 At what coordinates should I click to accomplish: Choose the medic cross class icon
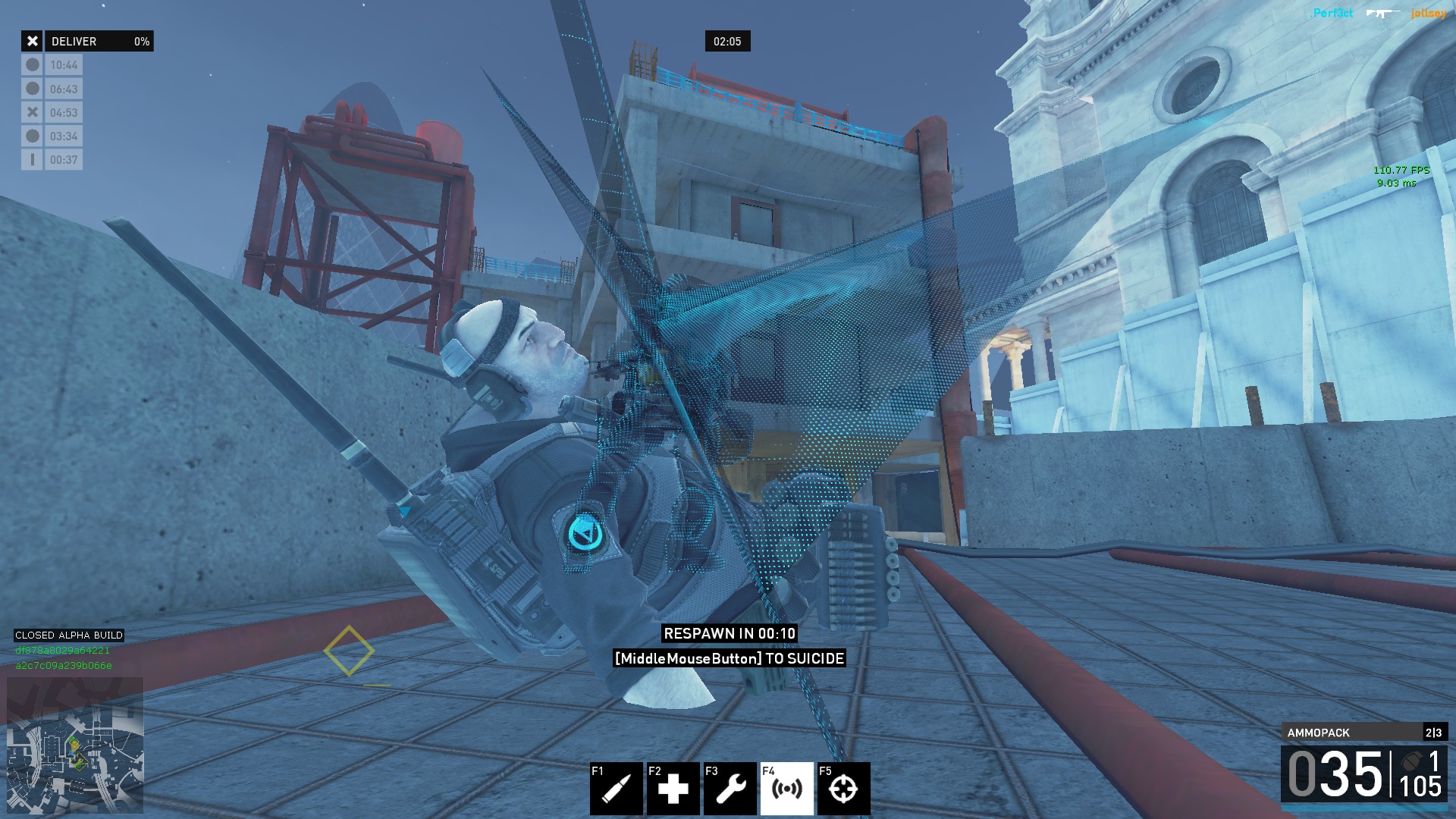click(x=673, y=789)
